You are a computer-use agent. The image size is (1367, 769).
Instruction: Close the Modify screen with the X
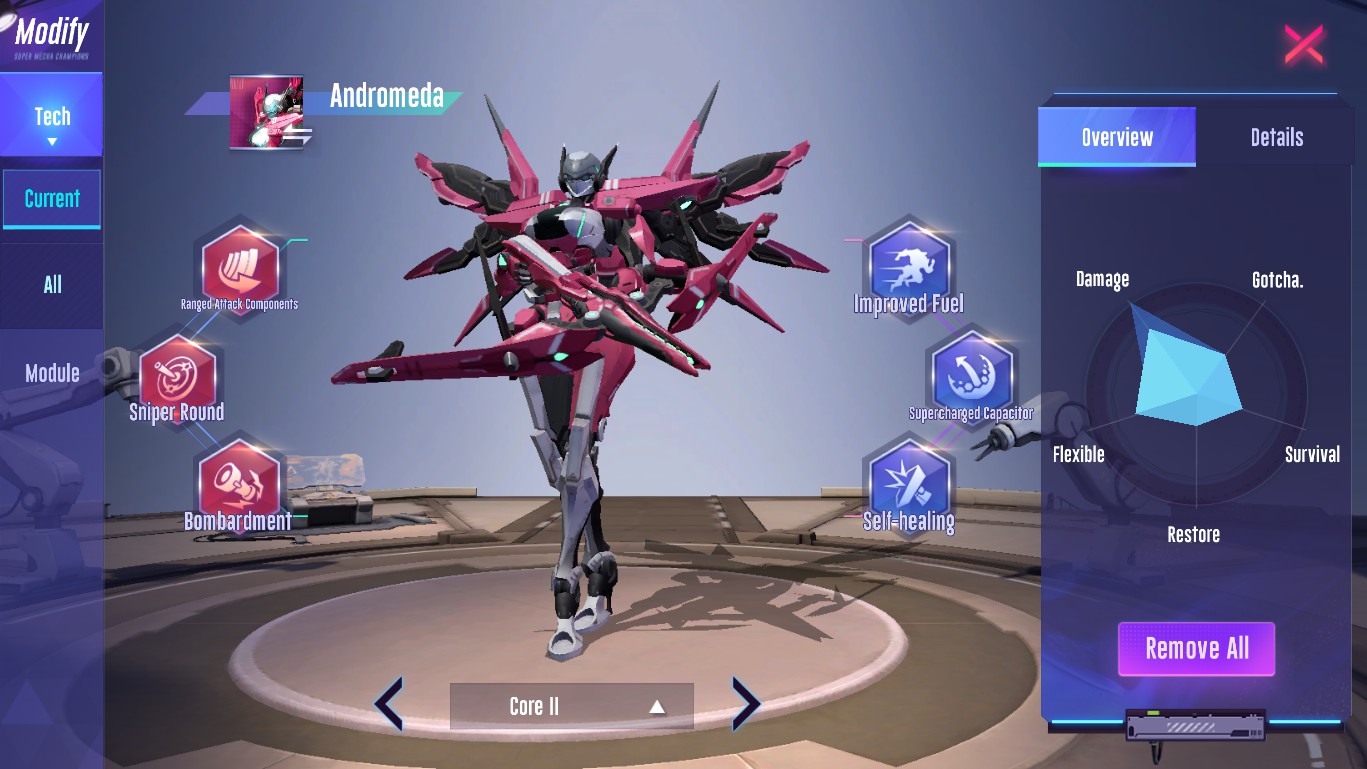point(1303,45)
